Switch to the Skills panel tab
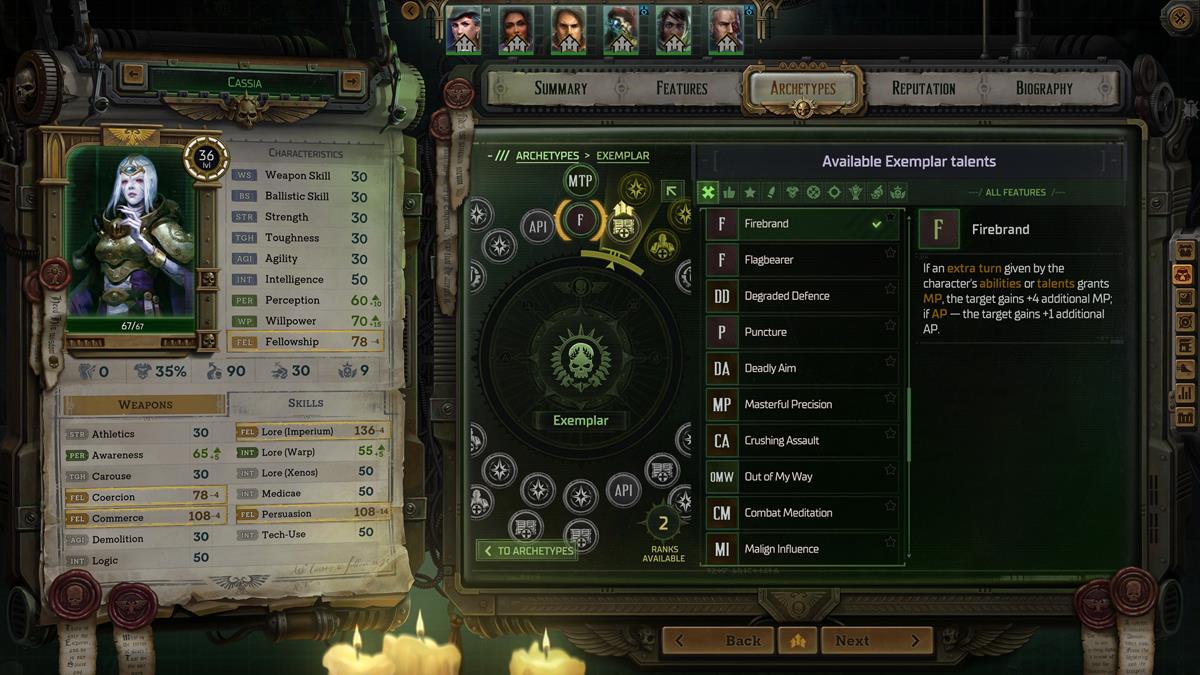1200x675 pixels. 306,403
